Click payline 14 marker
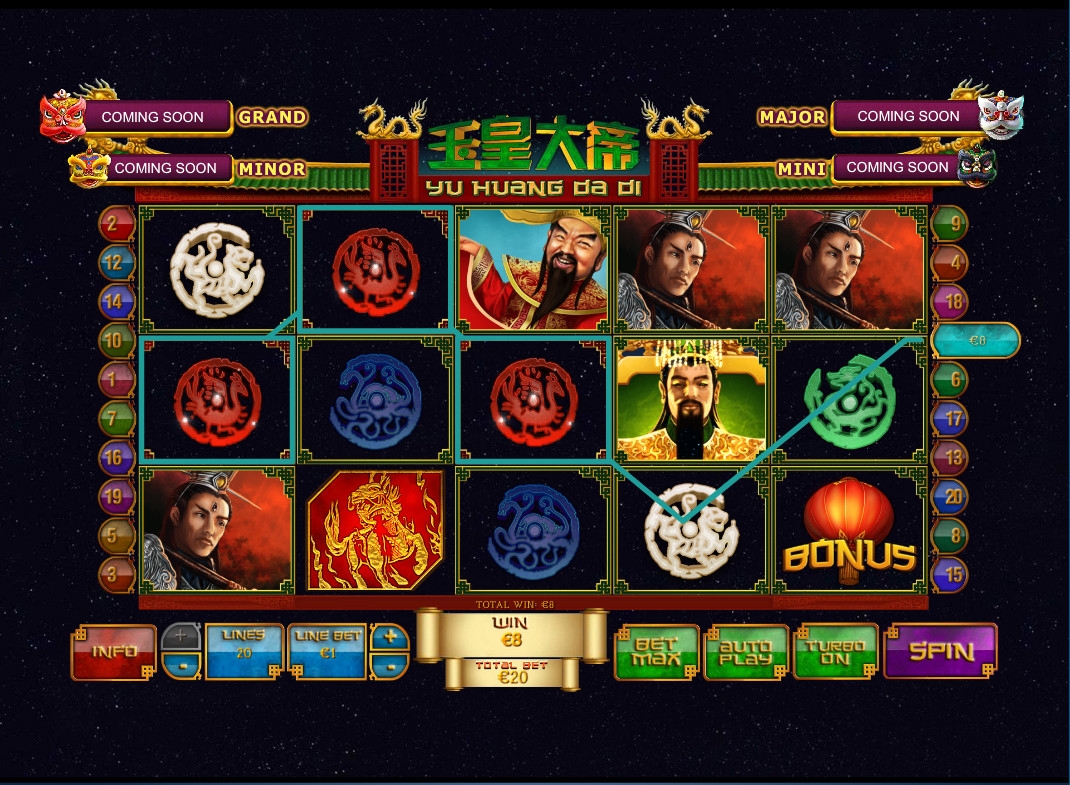 [116, 301]
